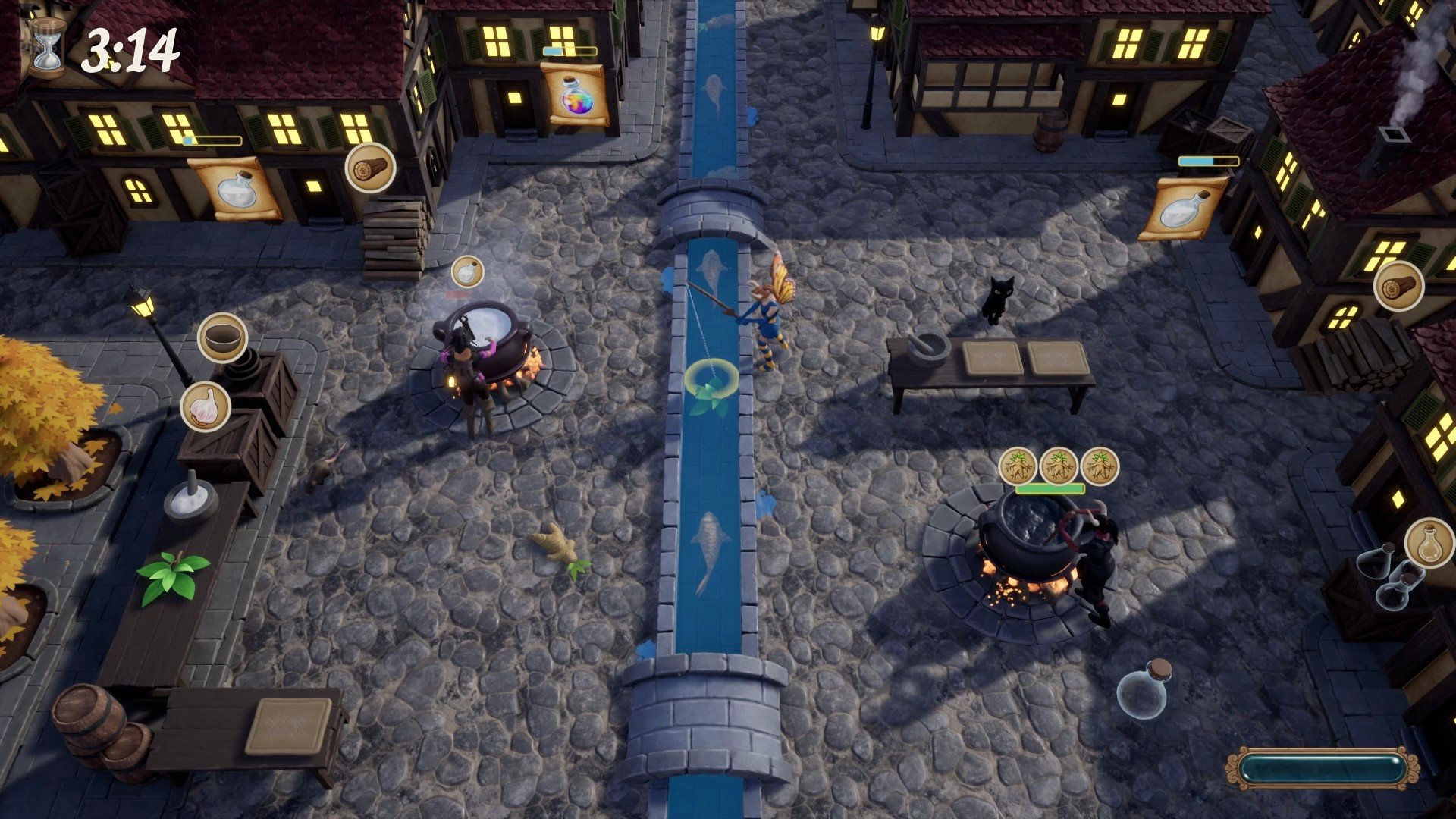Click the wooden bowl supply icon

coord(222,337)
